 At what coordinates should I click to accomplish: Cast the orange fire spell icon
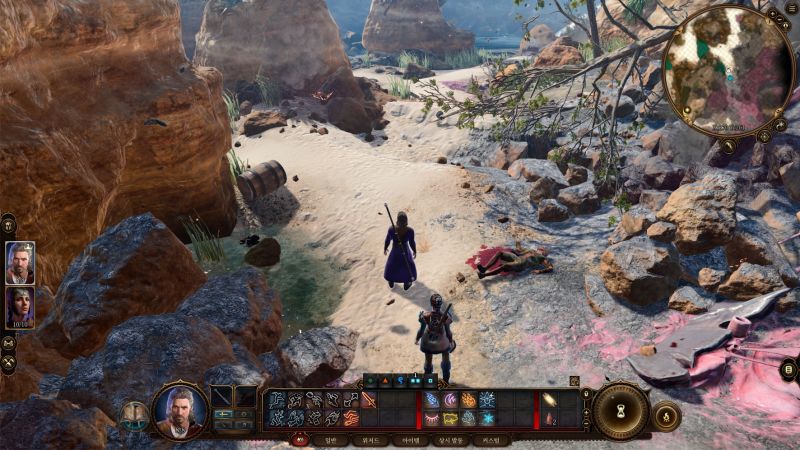(468, 400)
